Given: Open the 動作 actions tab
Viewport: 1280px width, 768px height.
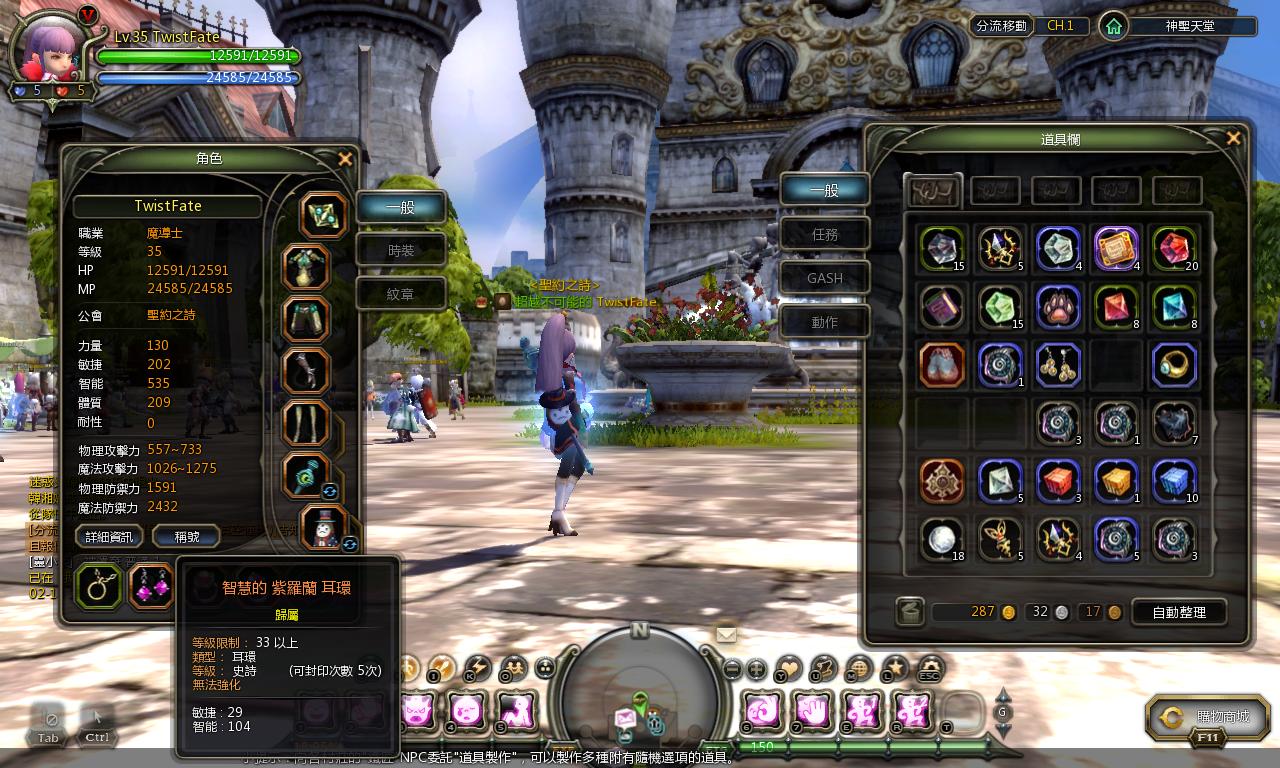Looking at the screenshot, I should tap(825, 322).
